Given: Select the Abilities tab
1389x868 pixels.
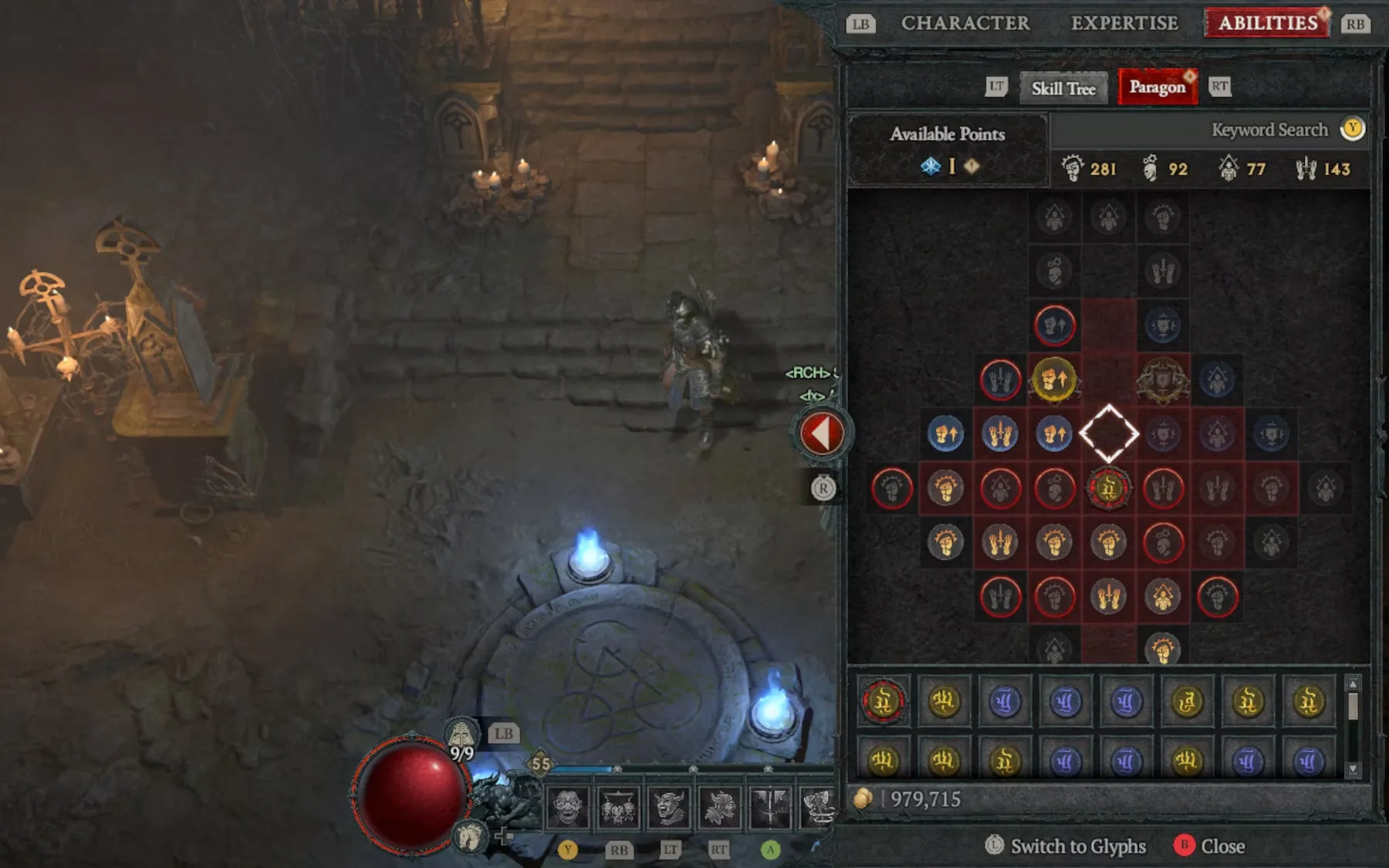Looking at the screenshot, I should [x=1268, y=23].
